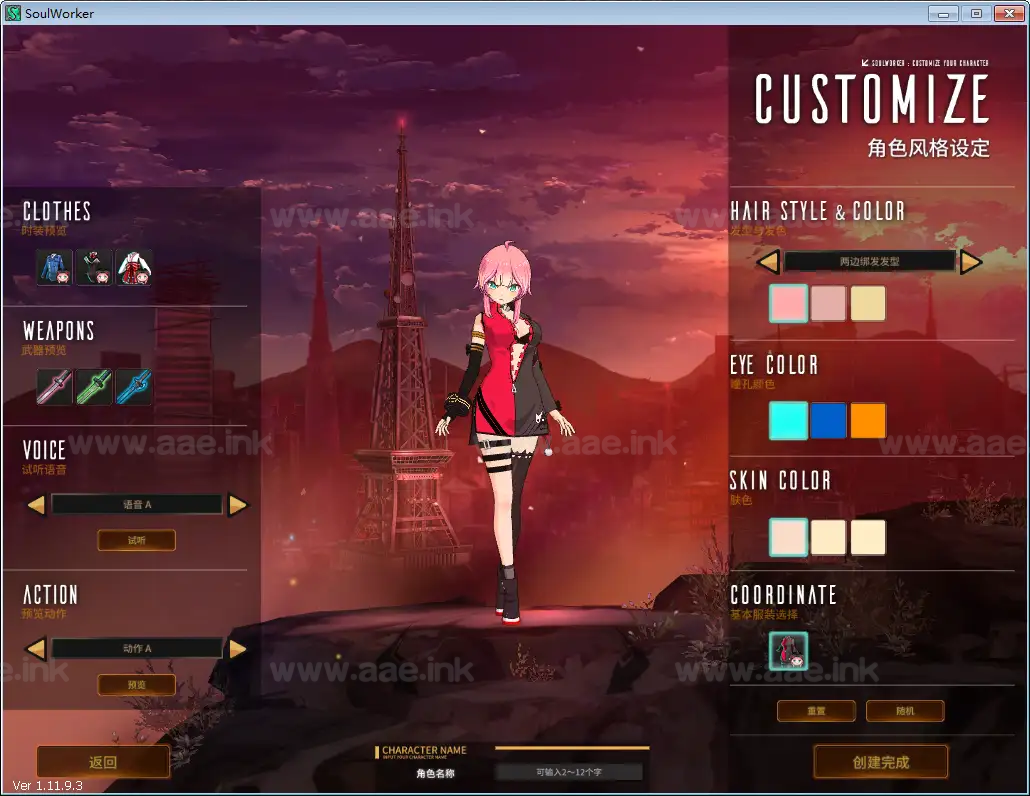Switch to the next voice option
1030x796 pixels.
[x=238, y=505]
